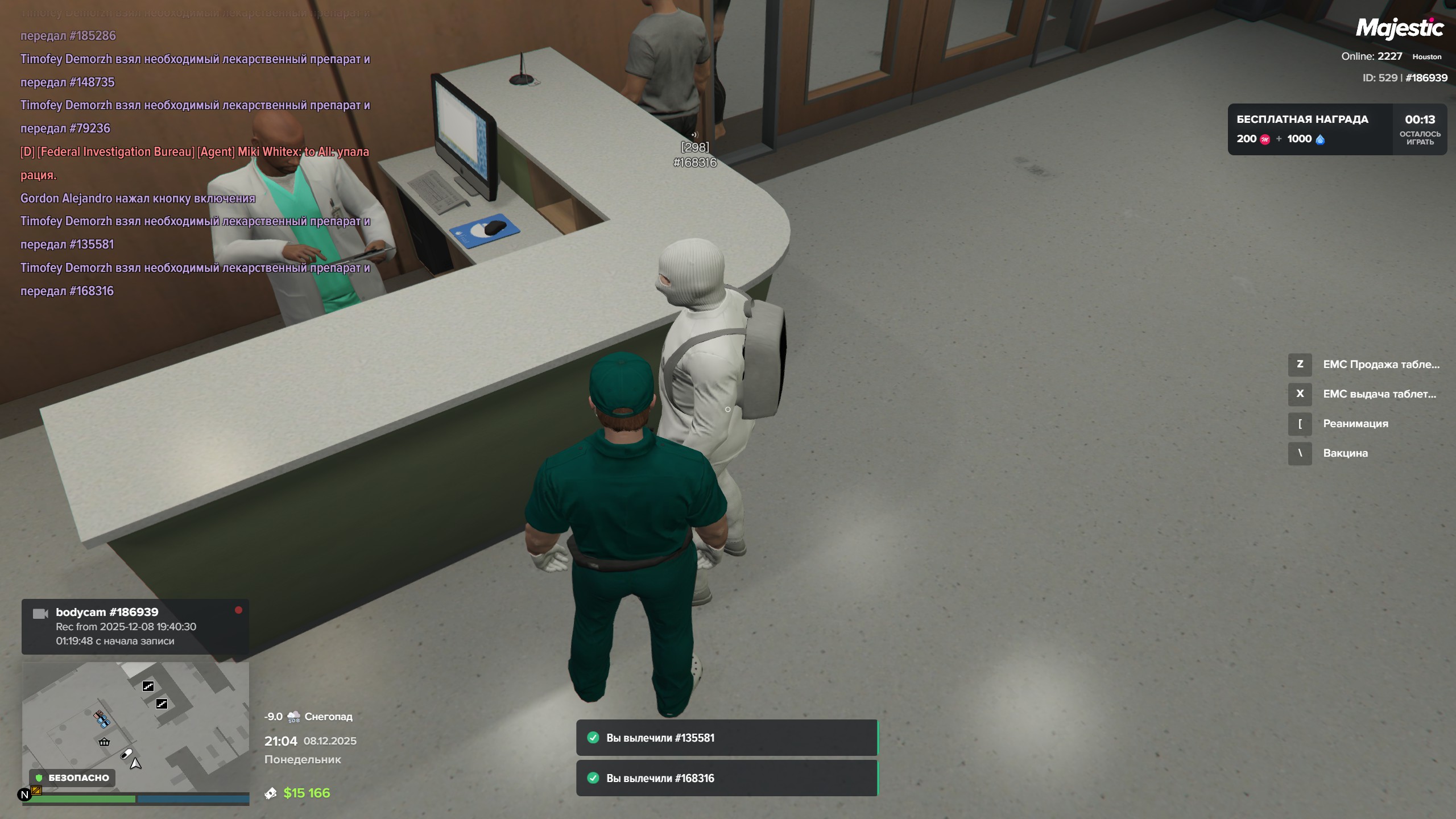This screenshot has height=819, width=1456.
Task: Click the Majestic server logo
Action: pyautogui.click(x=1399, y=28)
